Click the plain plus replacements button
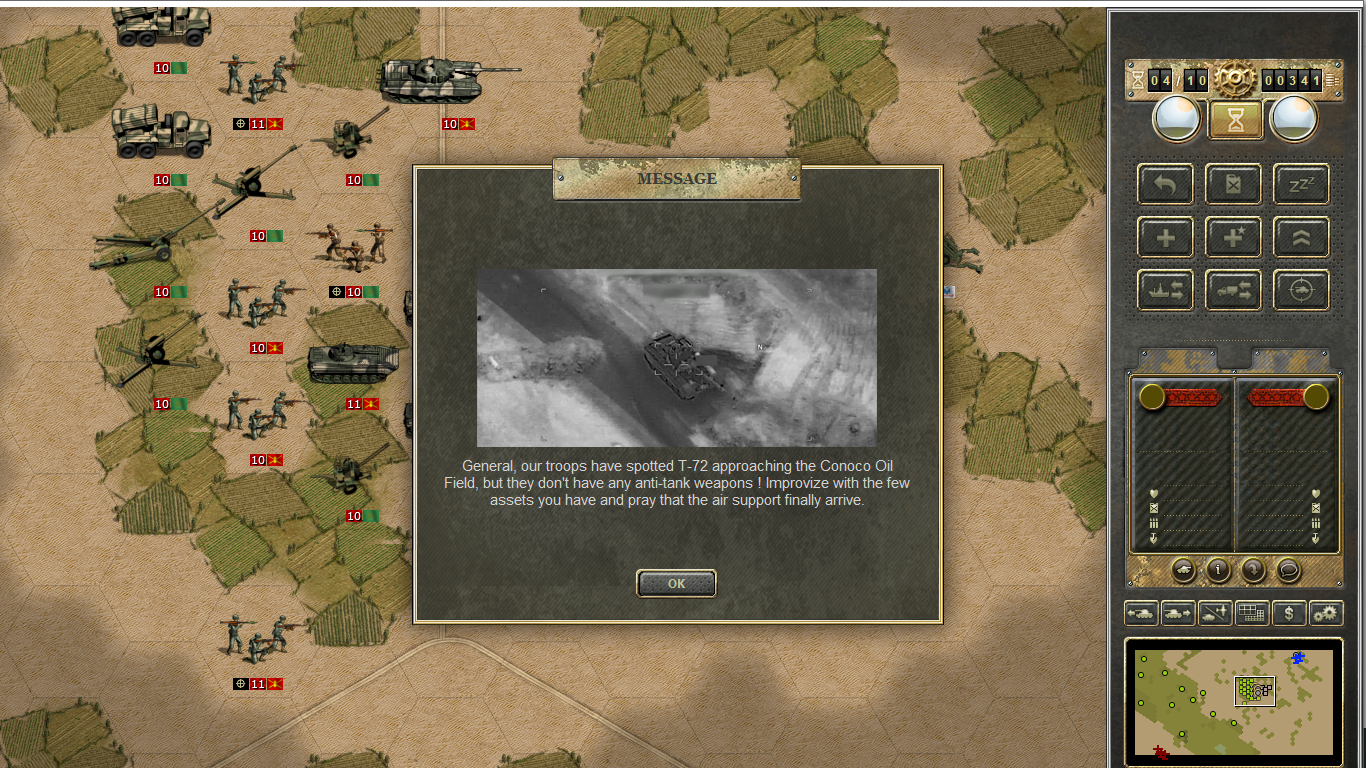The image size is (1366, 768). 1165,238
